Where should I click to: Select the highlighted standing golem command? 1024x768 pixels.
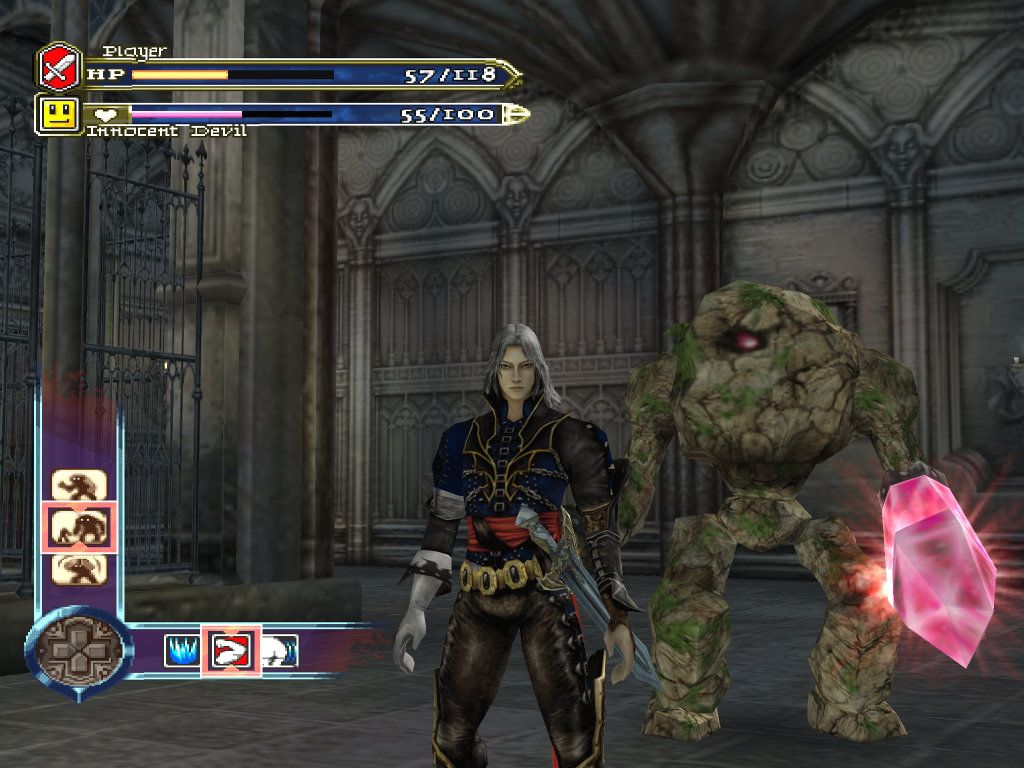(x=79, y=527)
